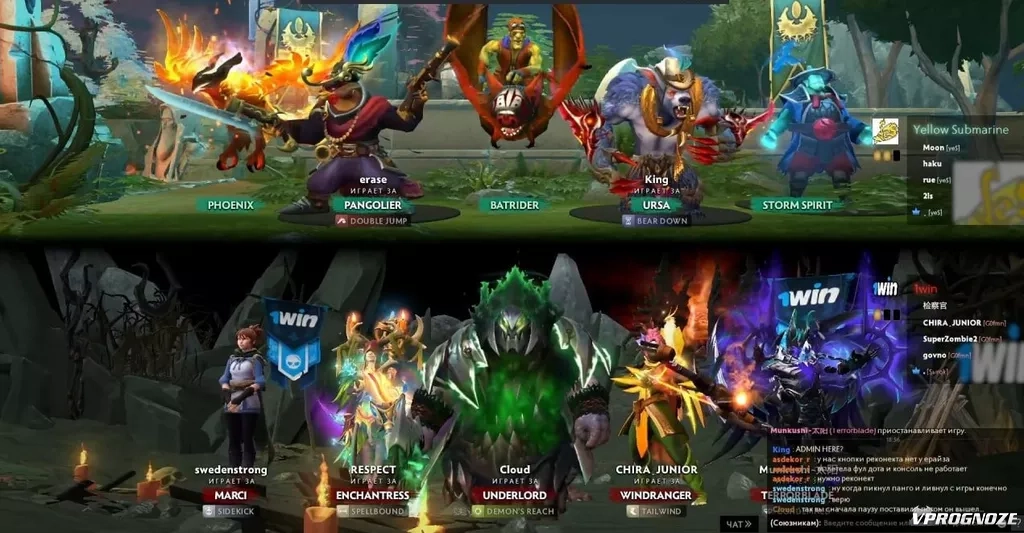Select player Moon in Yellow Submarine roster

point(934,148)
